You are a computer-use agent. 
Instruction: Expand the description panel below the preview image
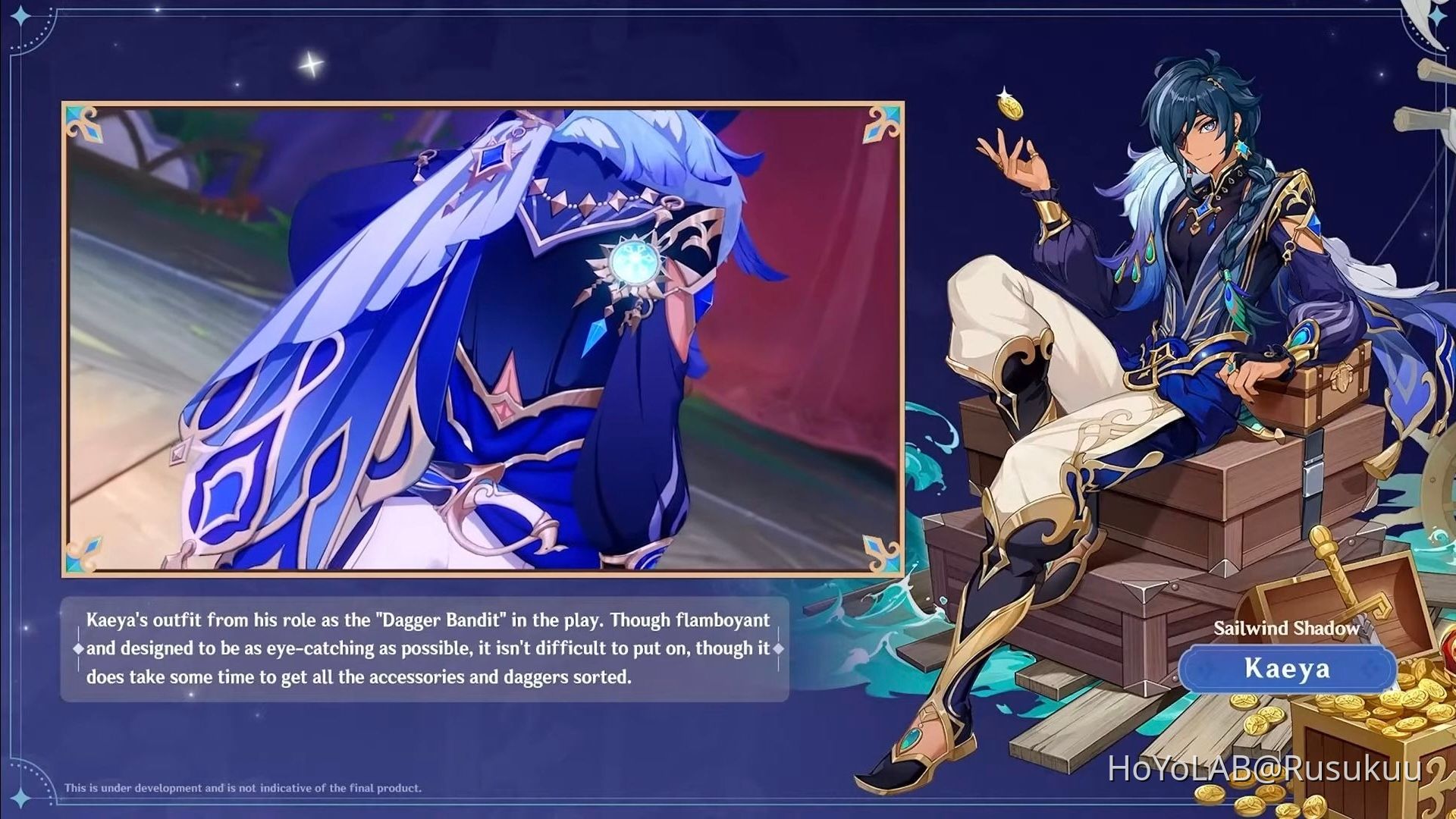[425, 650]
